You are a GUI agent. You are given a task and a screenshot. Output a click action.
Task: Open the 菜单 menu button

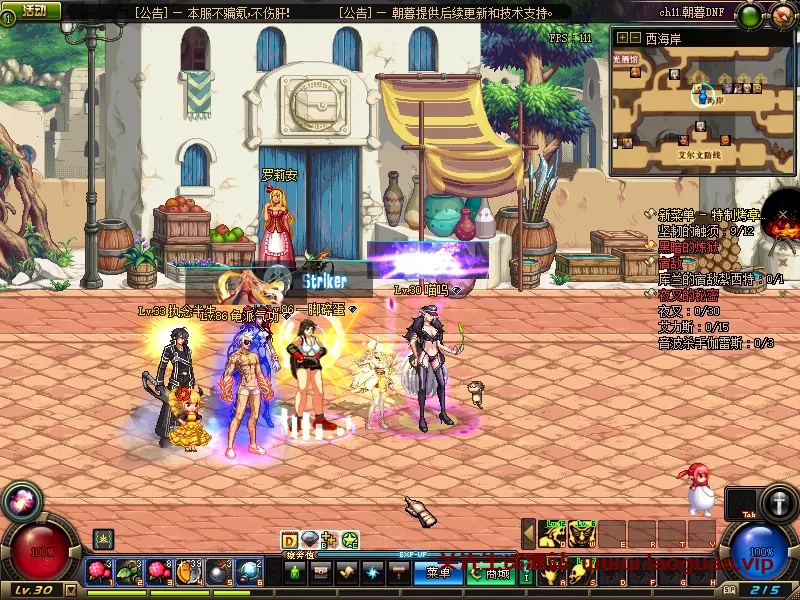(438, 573)
